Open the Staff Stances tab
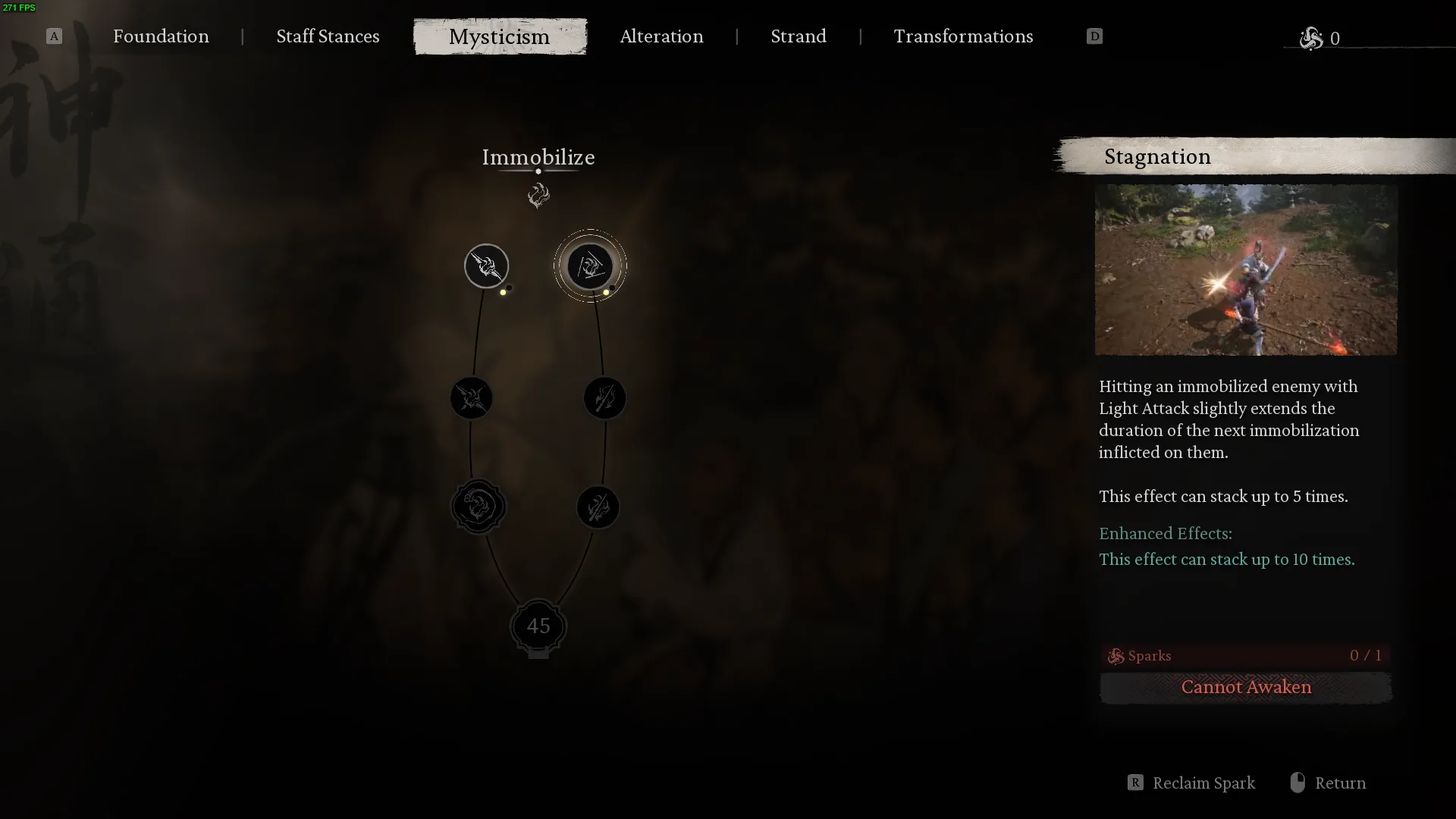1456x819 pixels. tap(328, 36)
